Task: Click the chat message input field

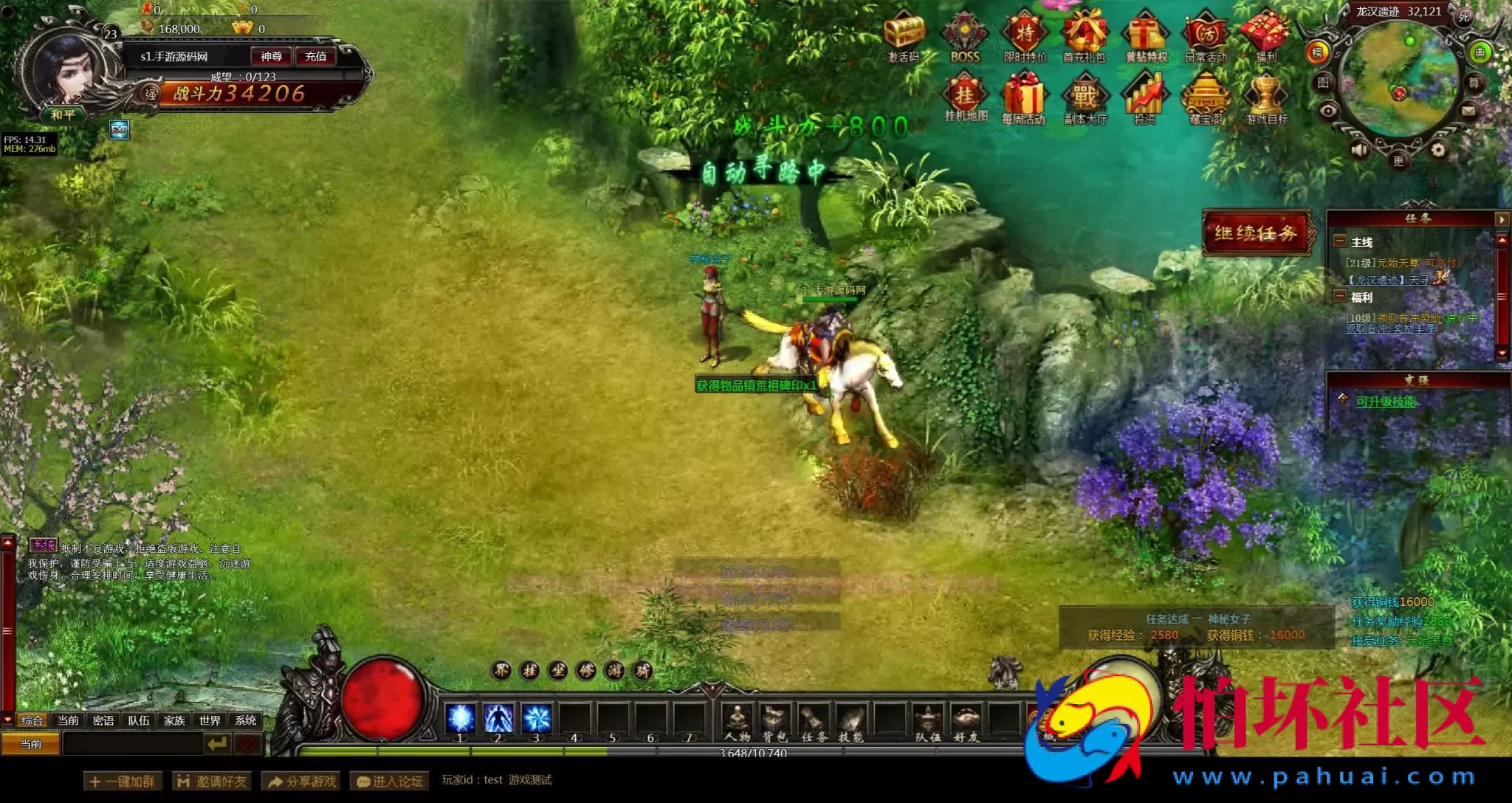Action: 133,744
